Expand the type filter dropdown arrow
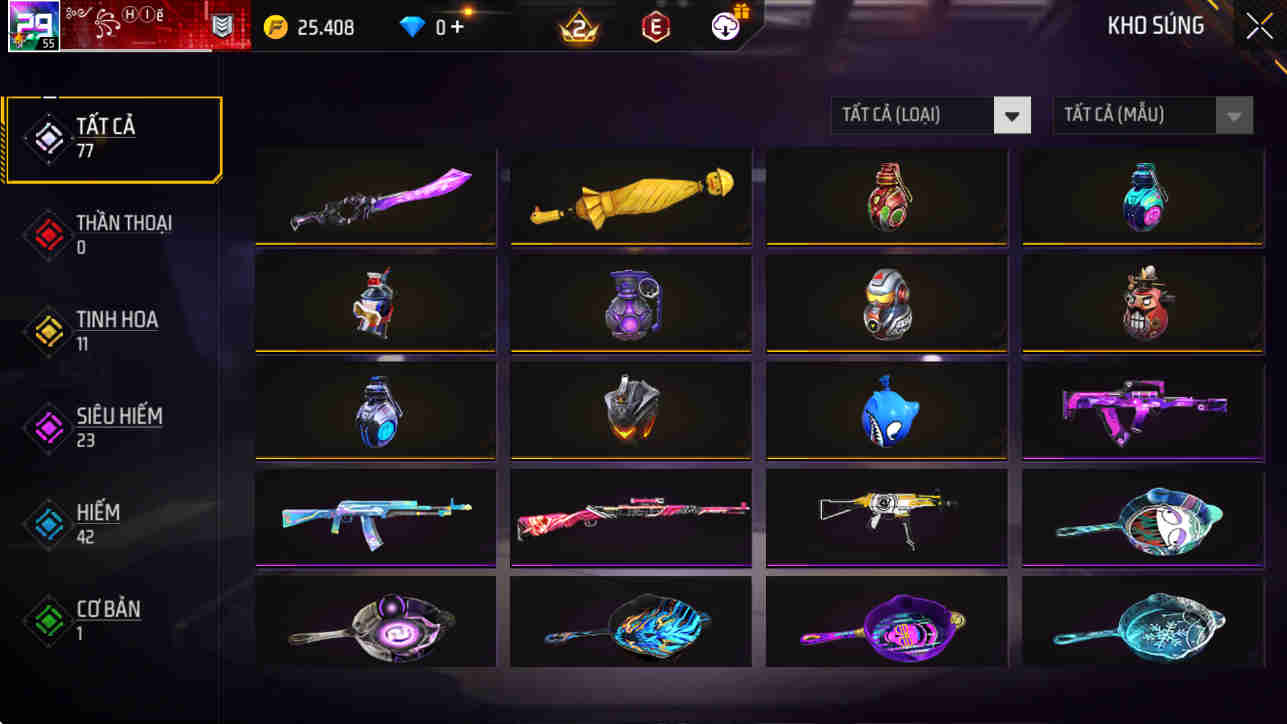The width and height of the screenshot is (1287, 724). [1011, 114]
